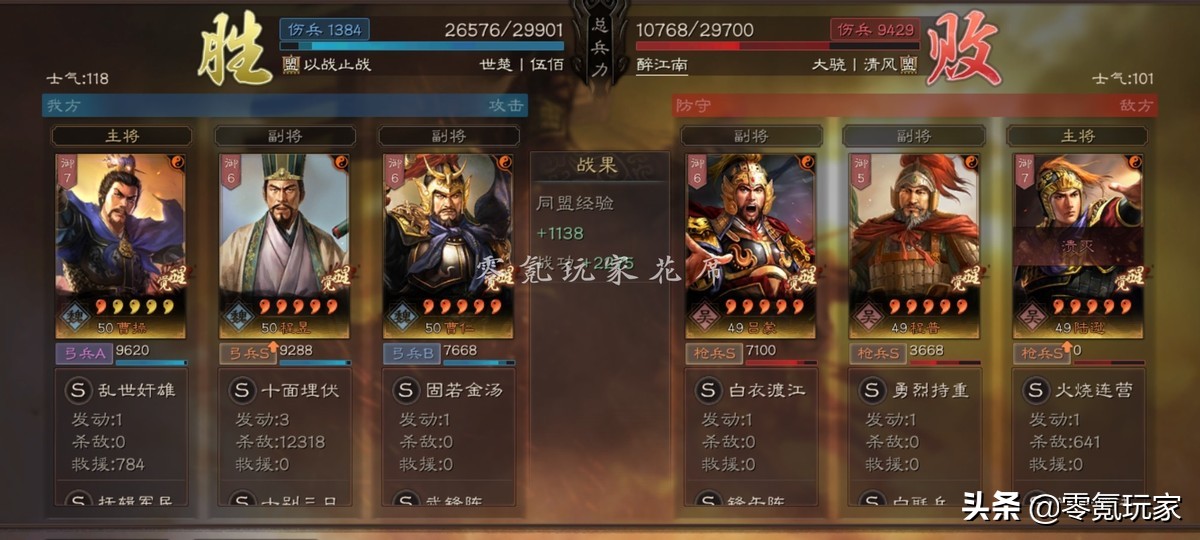Show the 白衣渡江 skill details
Viewport: 1200px width, 540px height.
tap(750, 390)
